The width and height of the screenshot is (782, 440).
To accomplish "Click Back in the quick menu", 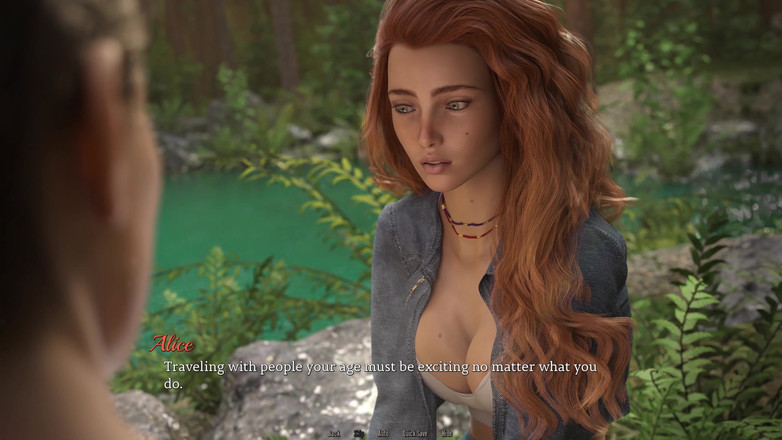I will tap(334, 433).
